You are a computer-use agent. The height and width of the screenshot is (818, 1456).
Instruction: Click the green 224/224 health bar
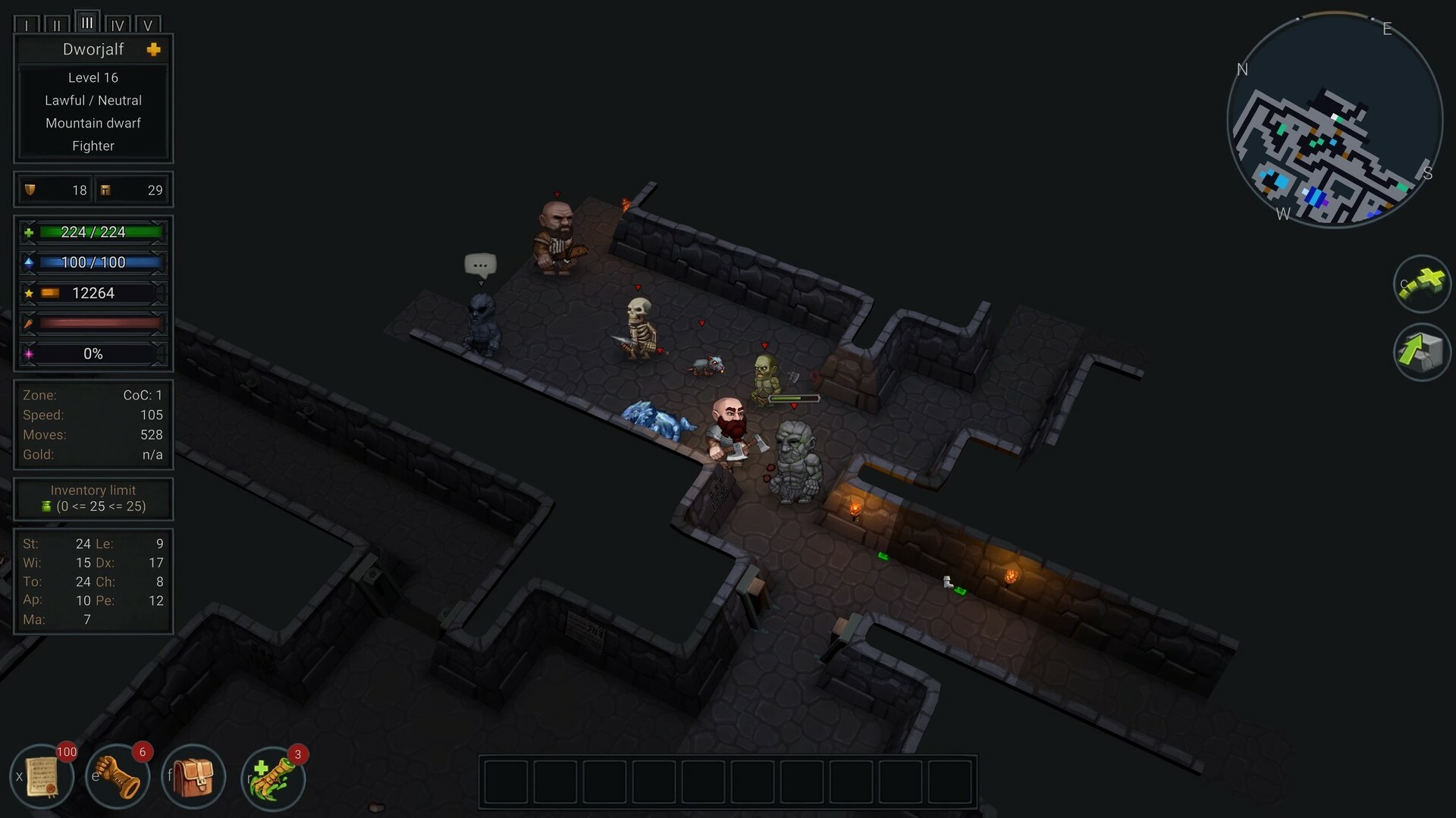pyautogui.click(x=99, y=232)
